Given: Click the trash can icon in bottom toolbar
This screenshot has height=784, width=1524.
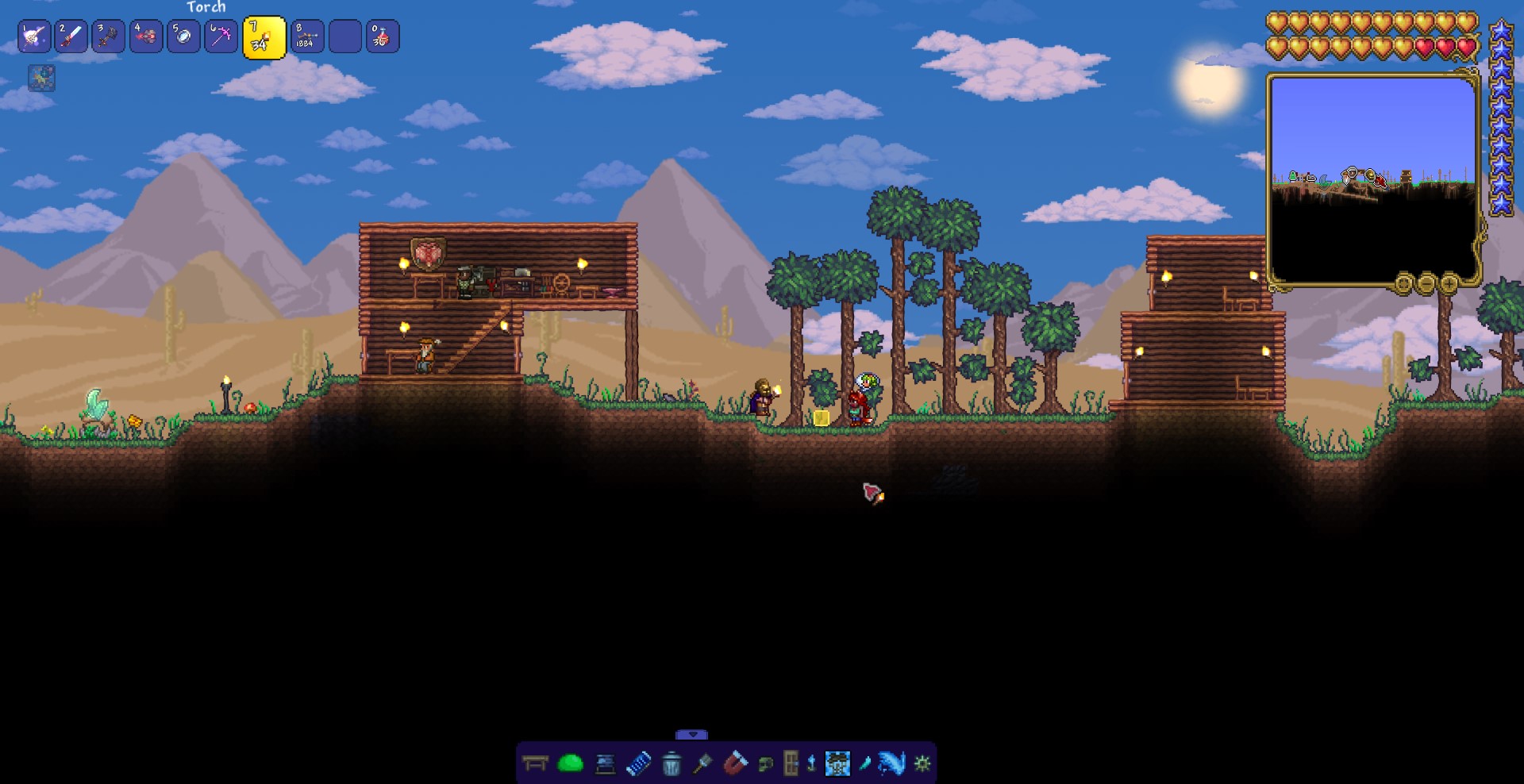Looking at the screenshot, I should coord(672,764).
